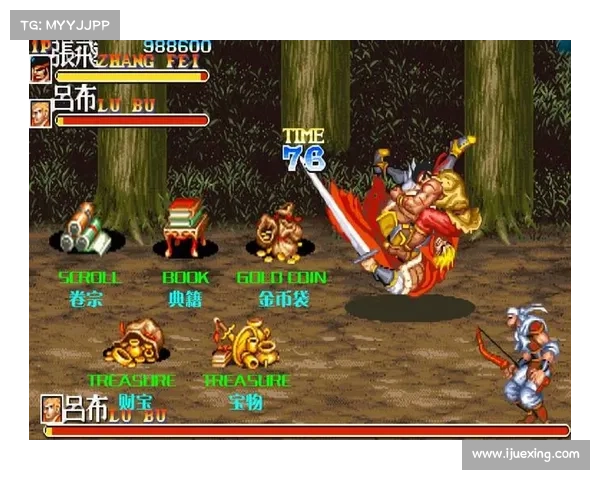This screenshot has width=600, height=480.
Task: Click Zhang Fei's player portrait
Action: pyautogui.click(x=41, y=69)
